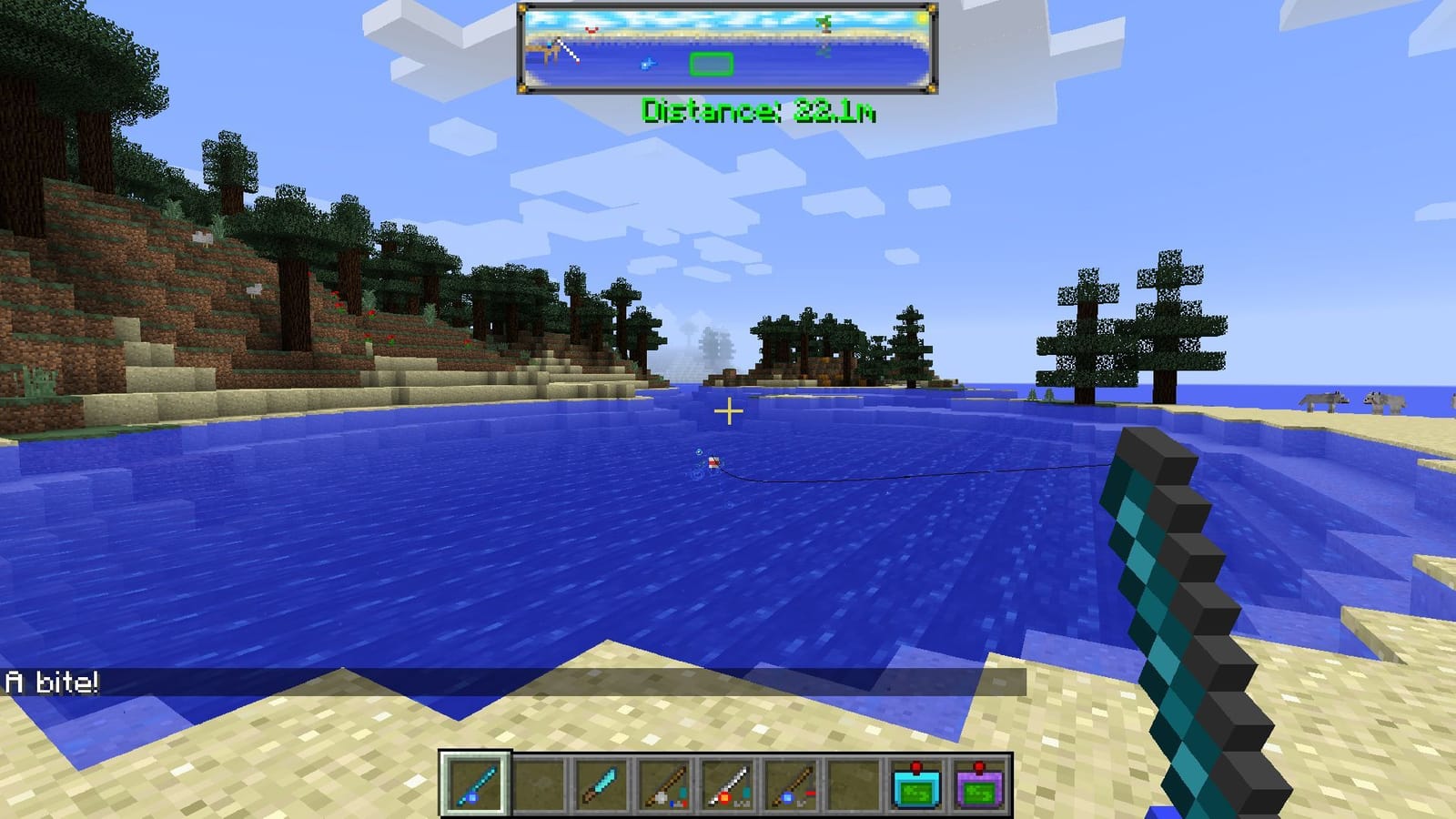Click the 'A bite!' chat message
The width and height of the screenshot is (1456, 819).
tap(50, 677)
